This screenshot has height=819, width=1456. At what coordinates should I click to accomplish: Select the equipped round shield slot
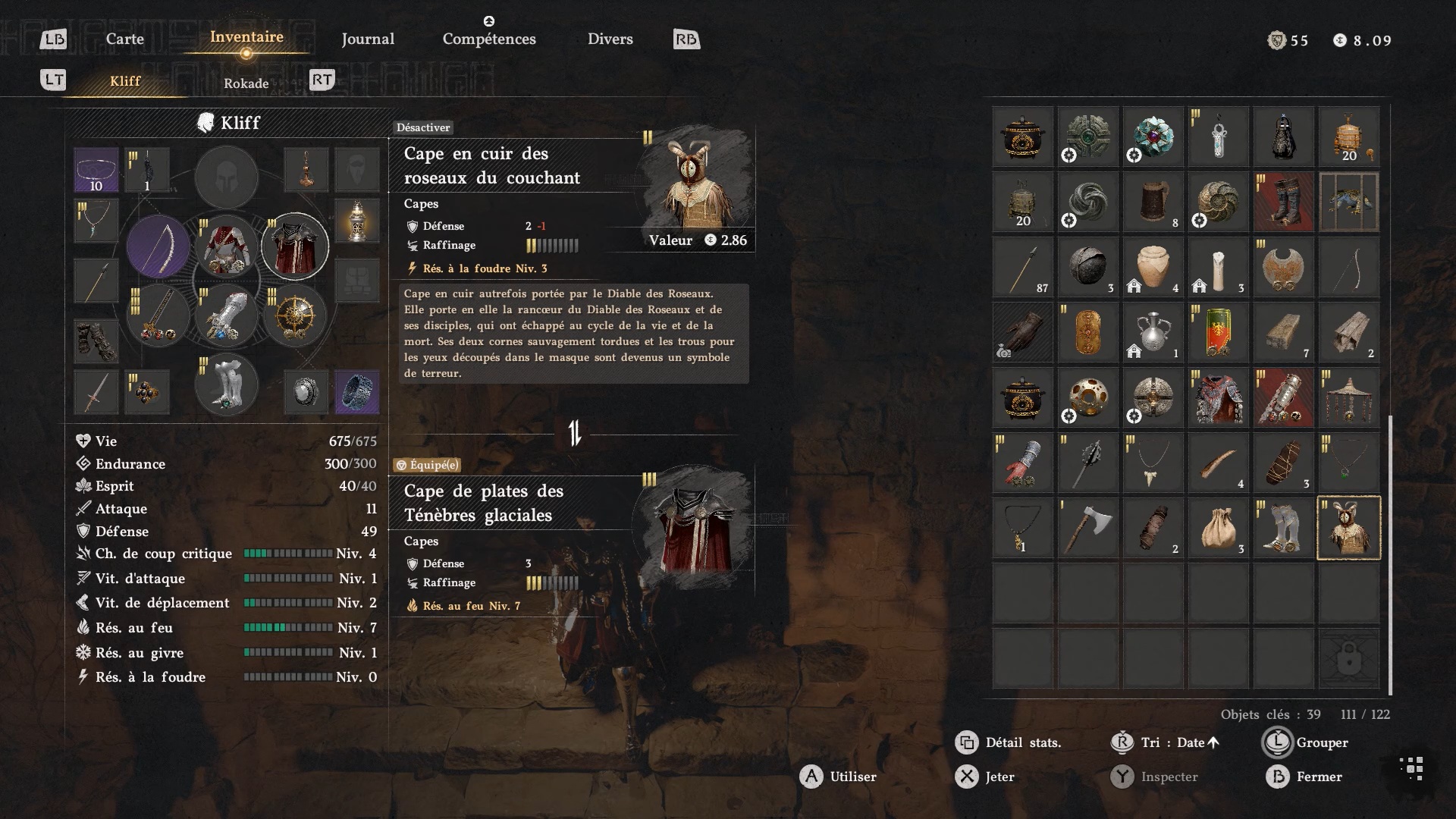pos(295,317)
